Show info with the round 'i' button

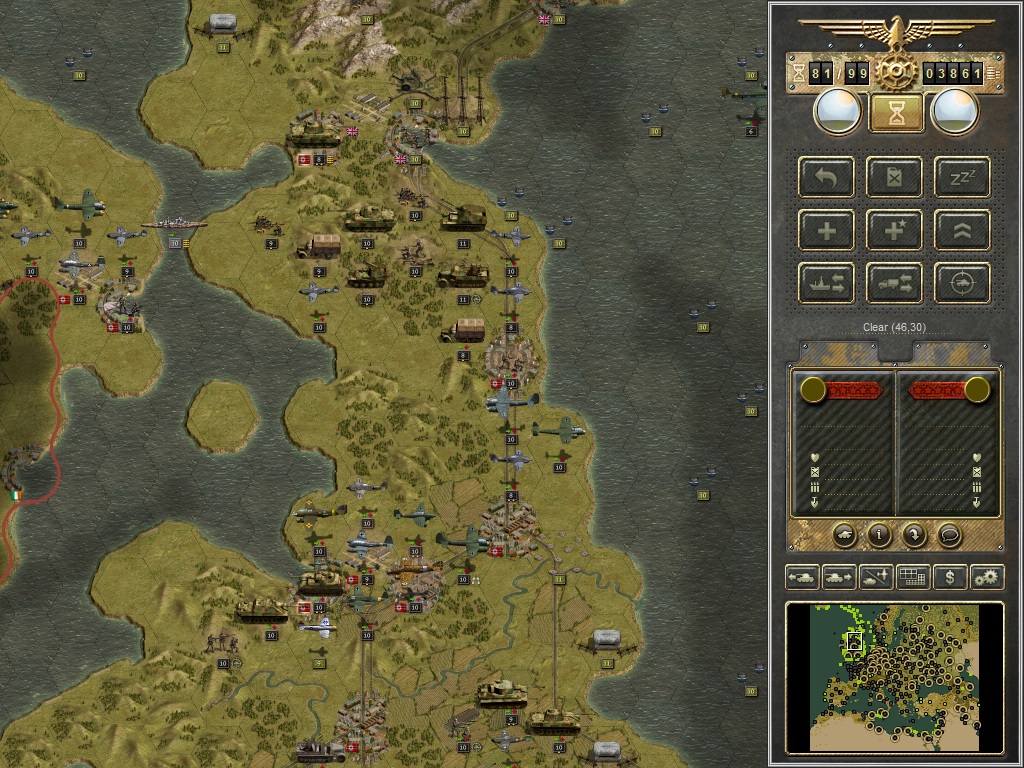879,535
